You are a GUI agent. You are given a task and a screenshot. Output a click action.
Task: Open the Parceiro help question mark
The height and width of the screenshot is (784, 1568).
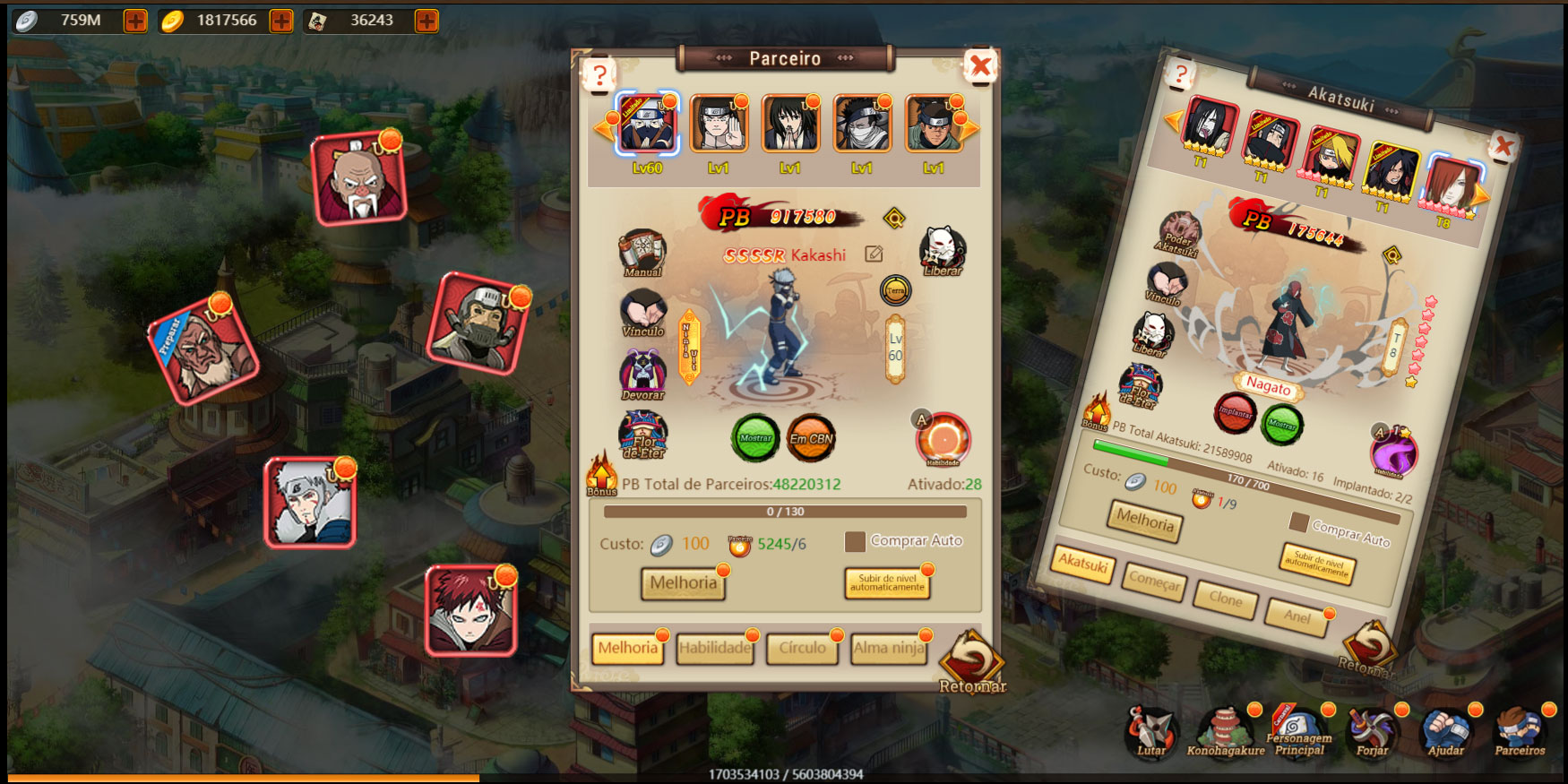pyautogui.click(x=600, y=76)
